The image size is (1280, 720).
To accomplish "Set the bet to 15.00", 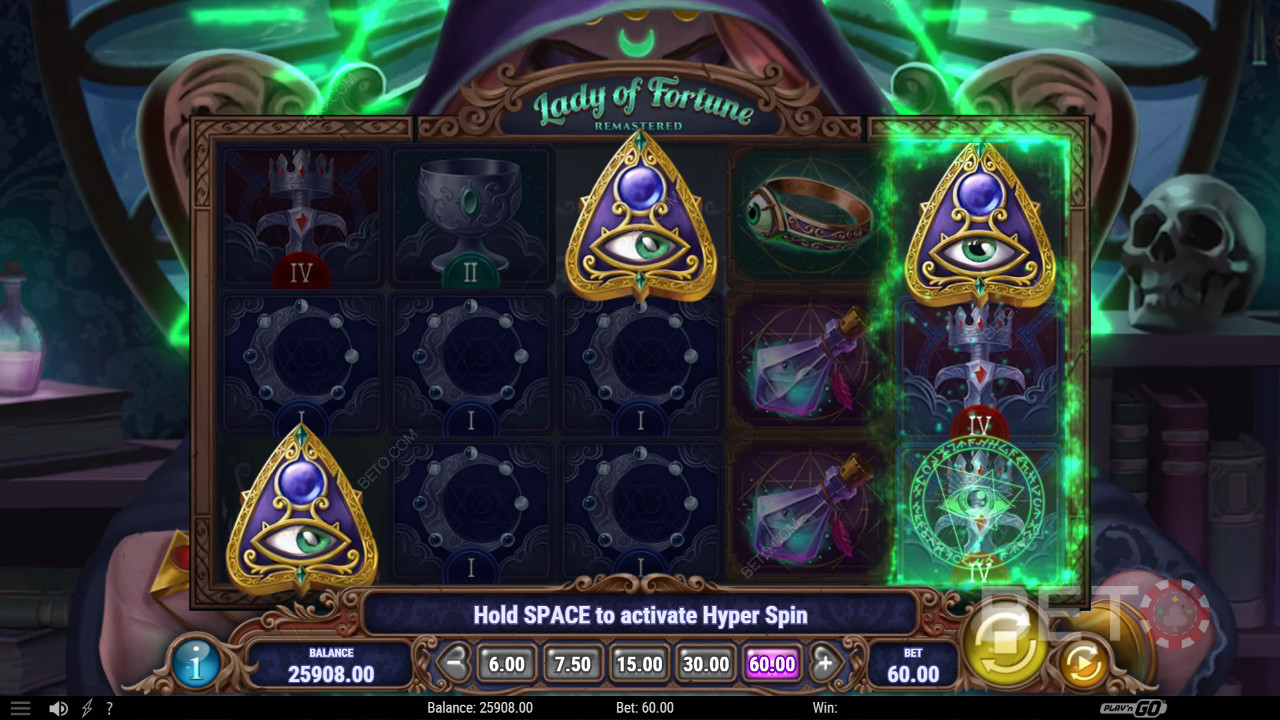I will pyautogui.click(x=639, y=664).
